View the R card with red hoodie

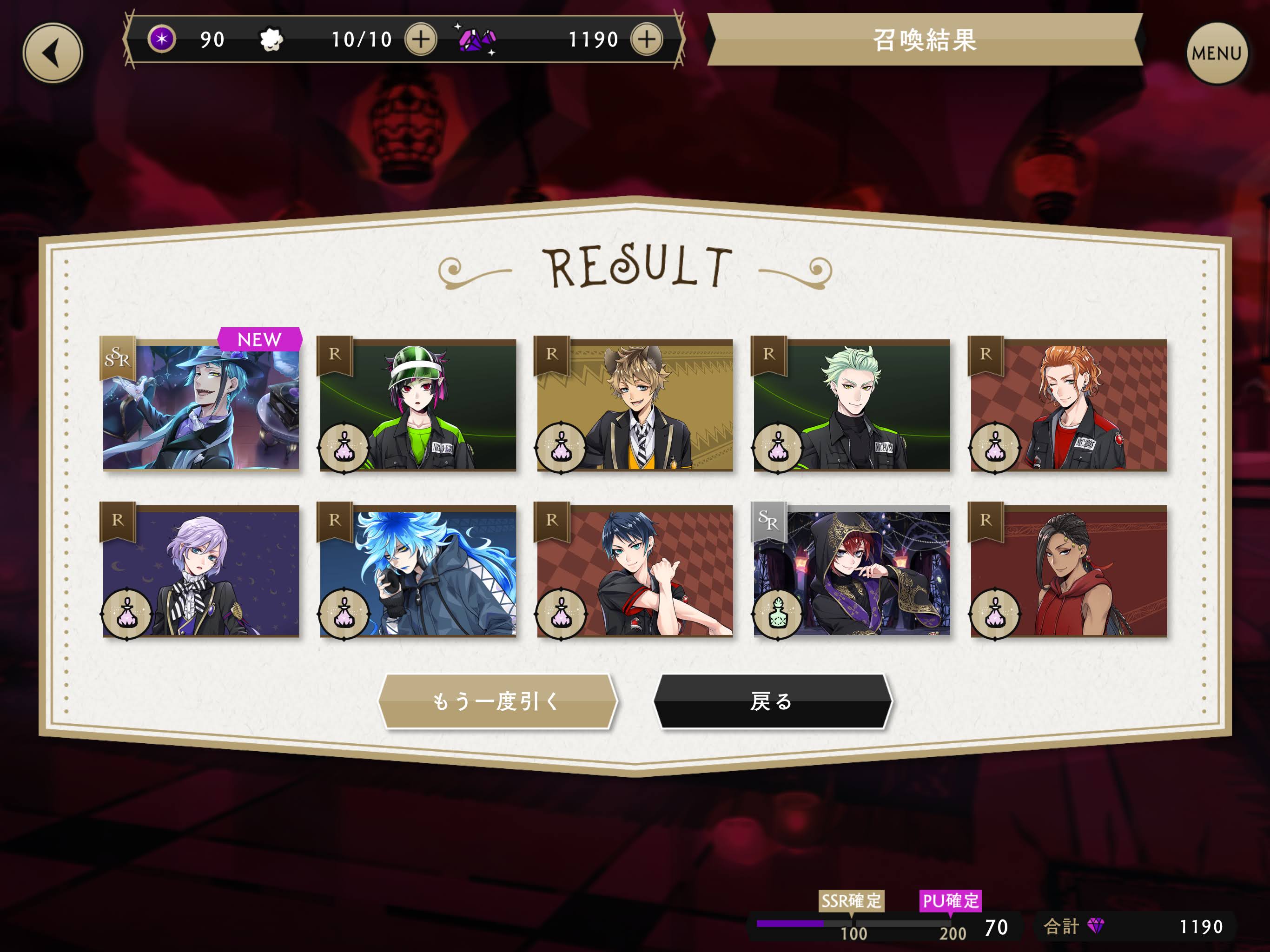pos(1068,571)
